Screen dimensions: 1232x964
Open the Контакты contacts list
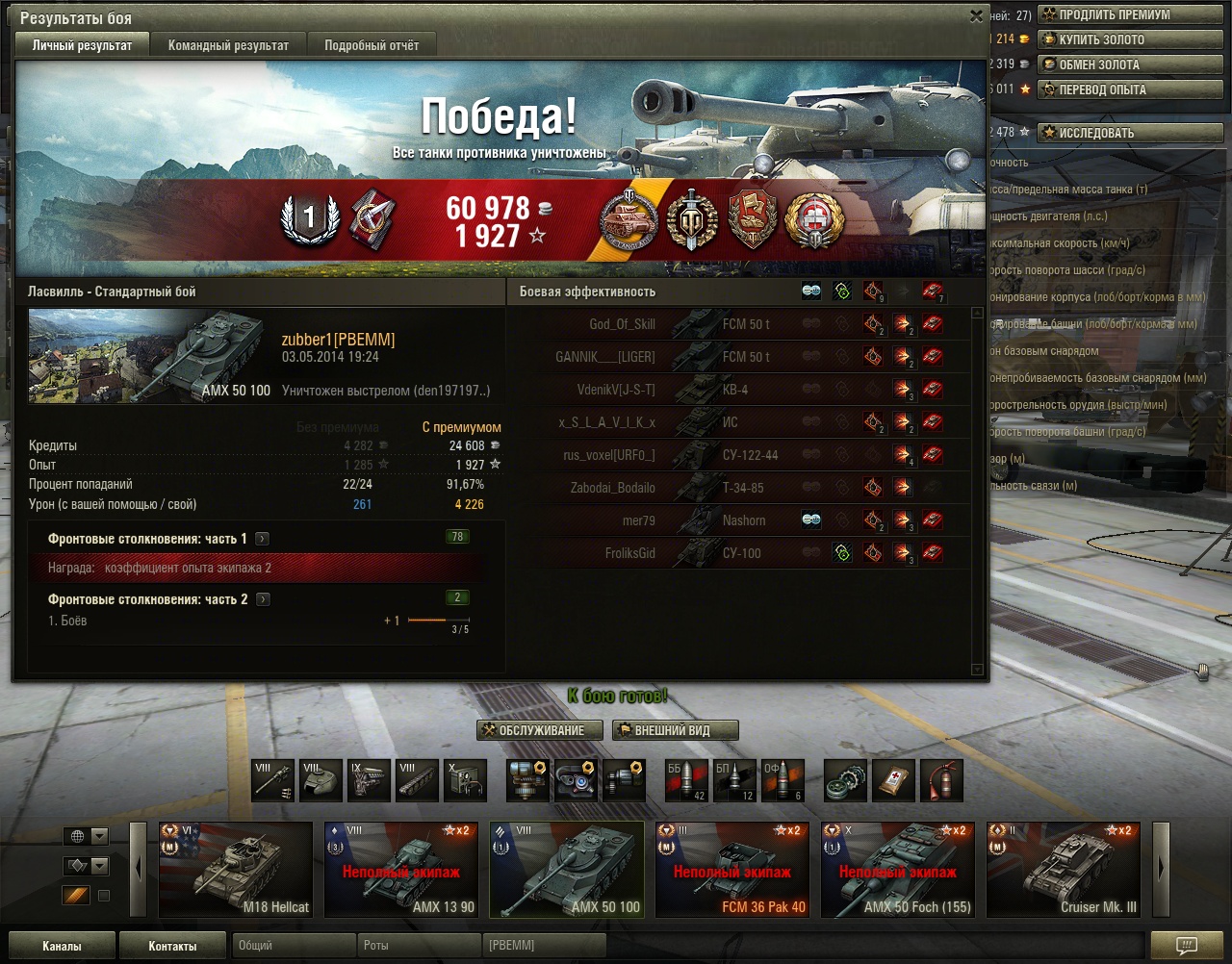tap(172, 946)
